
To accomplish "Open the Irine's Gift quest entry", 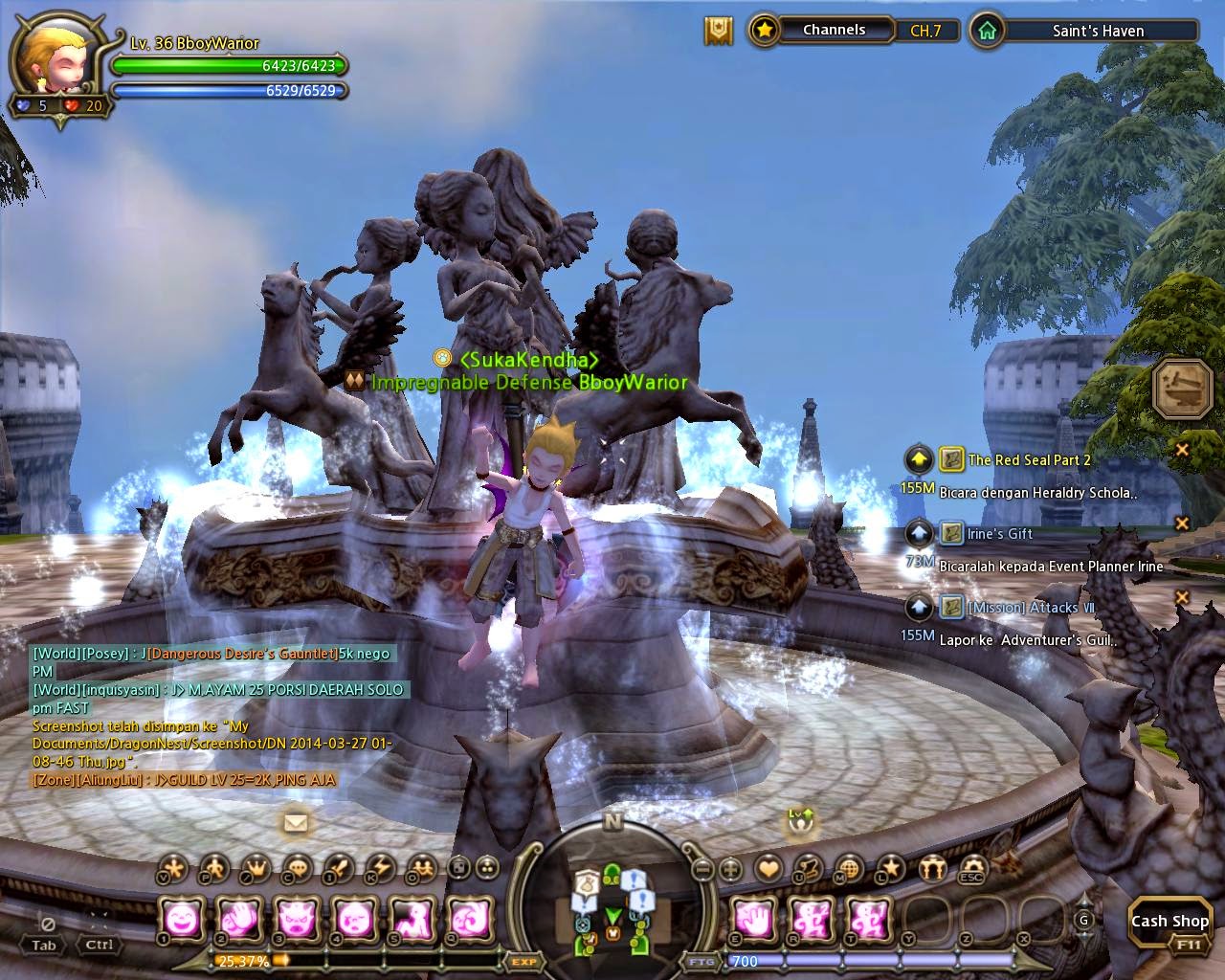I will tap(999, 533).
